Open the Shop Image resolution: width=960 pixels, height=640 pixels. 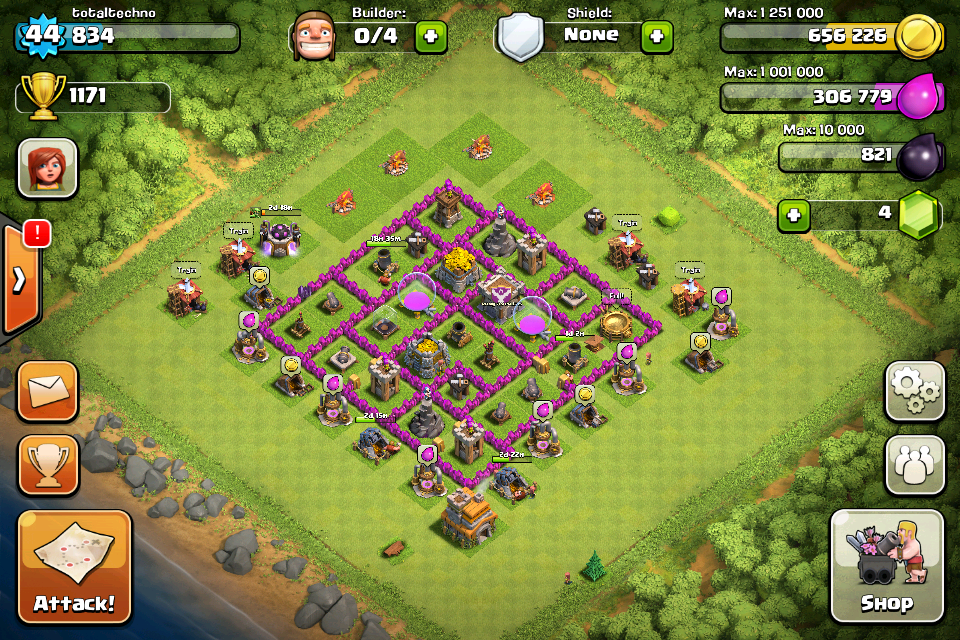pyautogui.click(x=886, y=566)
